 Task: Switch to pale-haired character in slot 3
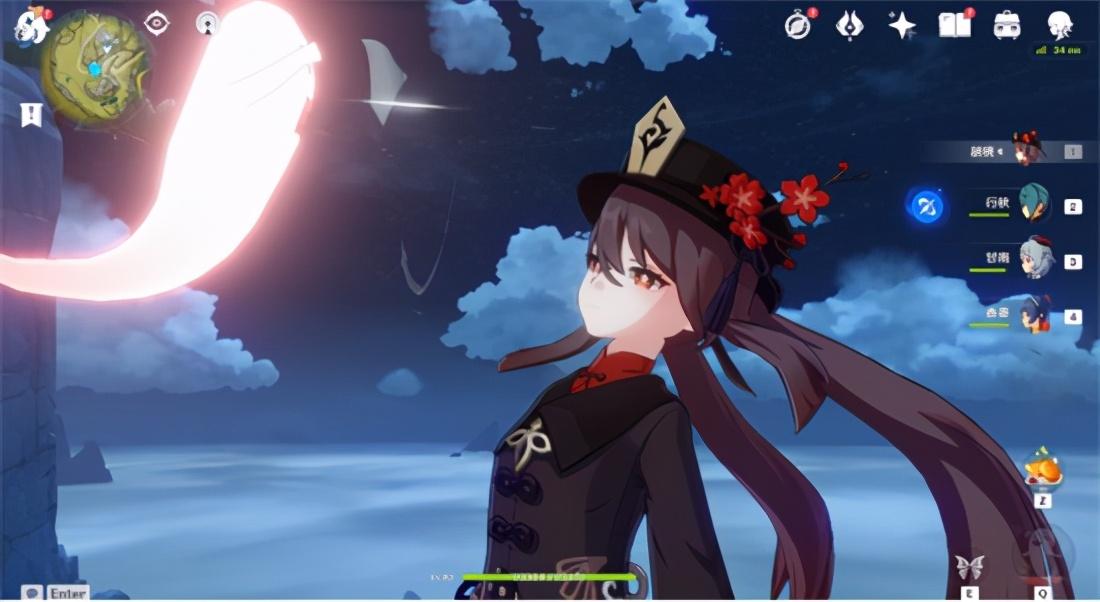coord(1036,259)
